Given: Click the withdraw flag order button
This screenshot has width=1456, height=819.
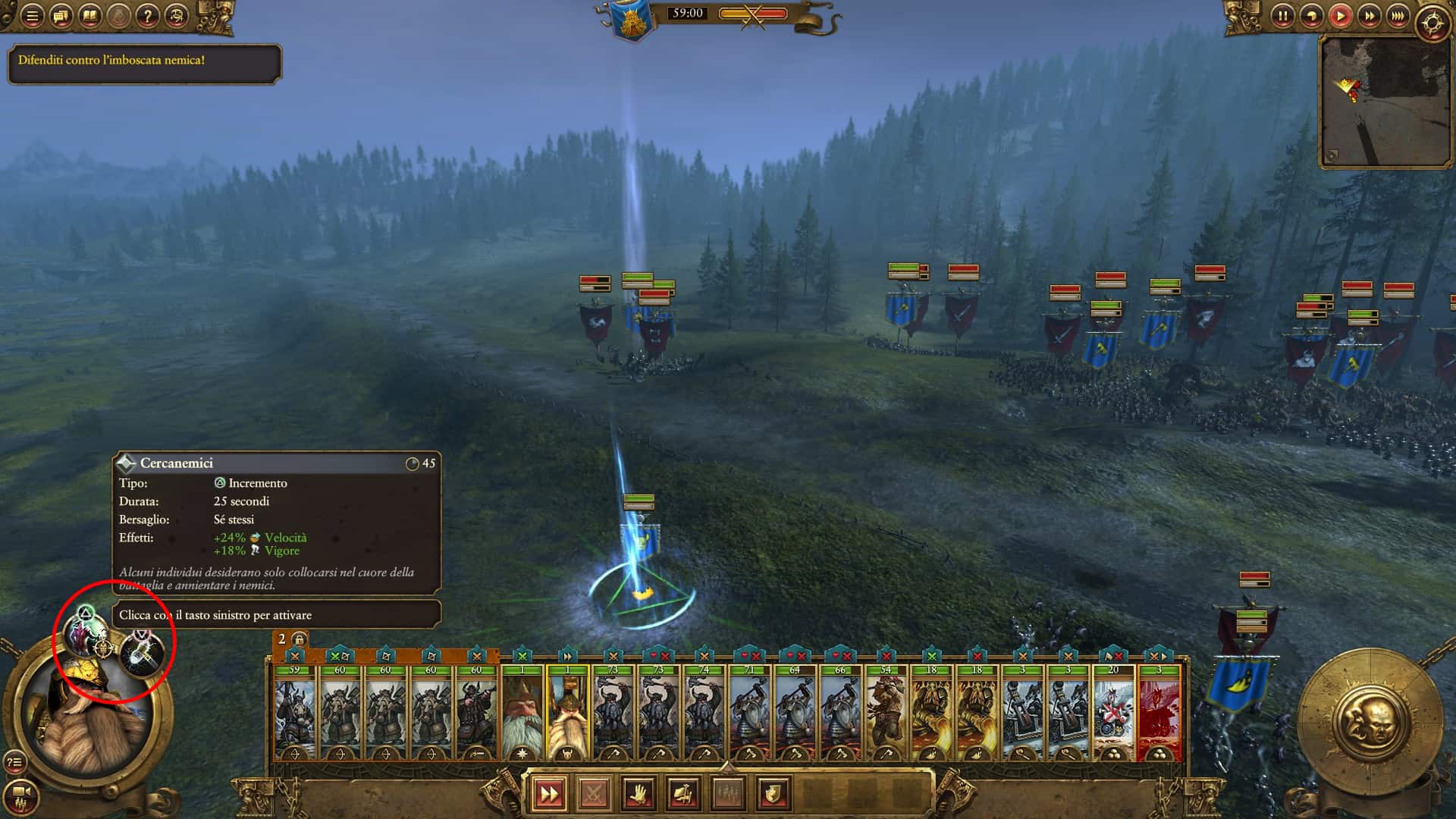Looking at the screenshot, I should (x=683, y=794).
